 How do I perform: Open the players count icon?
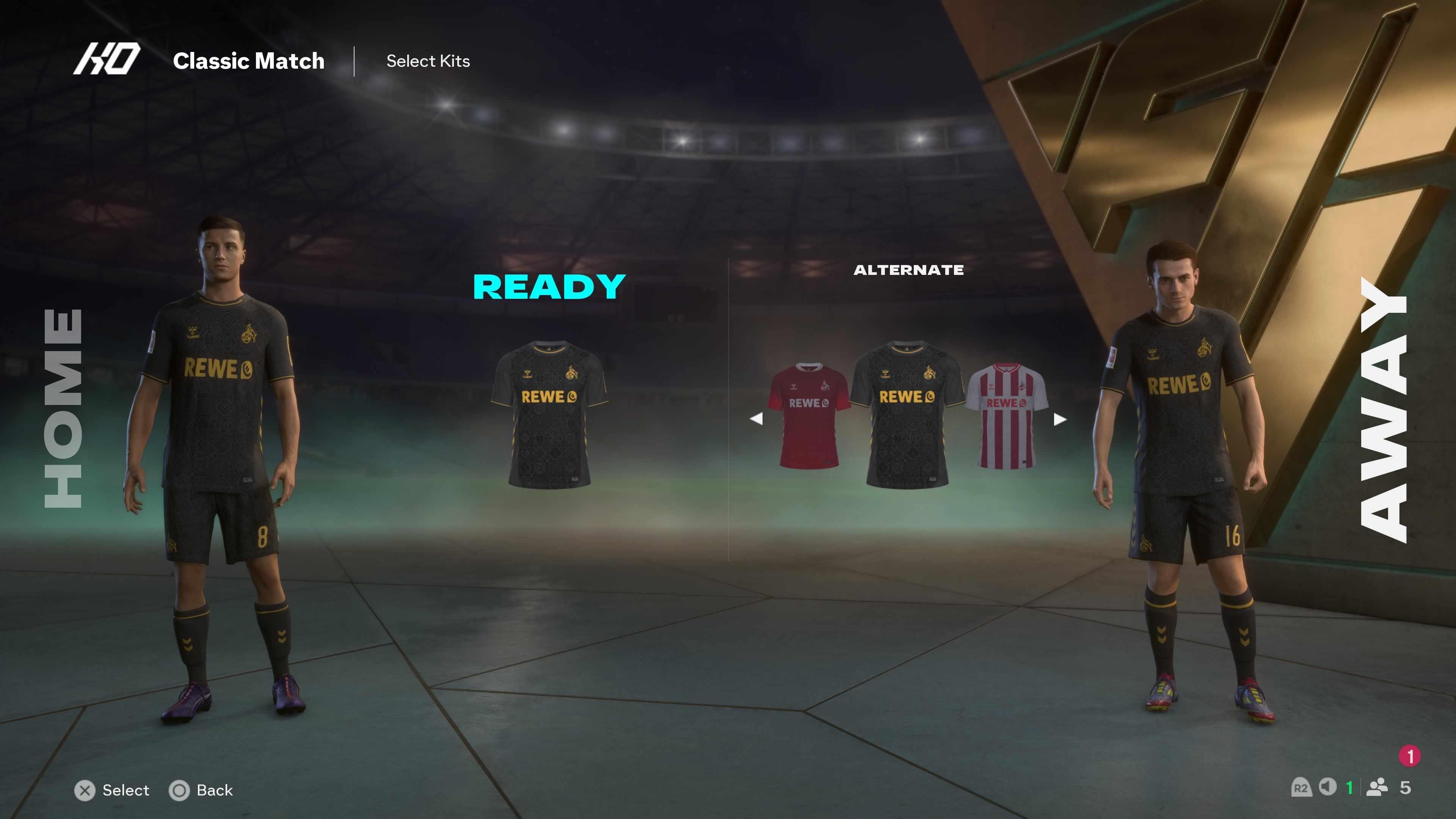(x=1377, y=788)
